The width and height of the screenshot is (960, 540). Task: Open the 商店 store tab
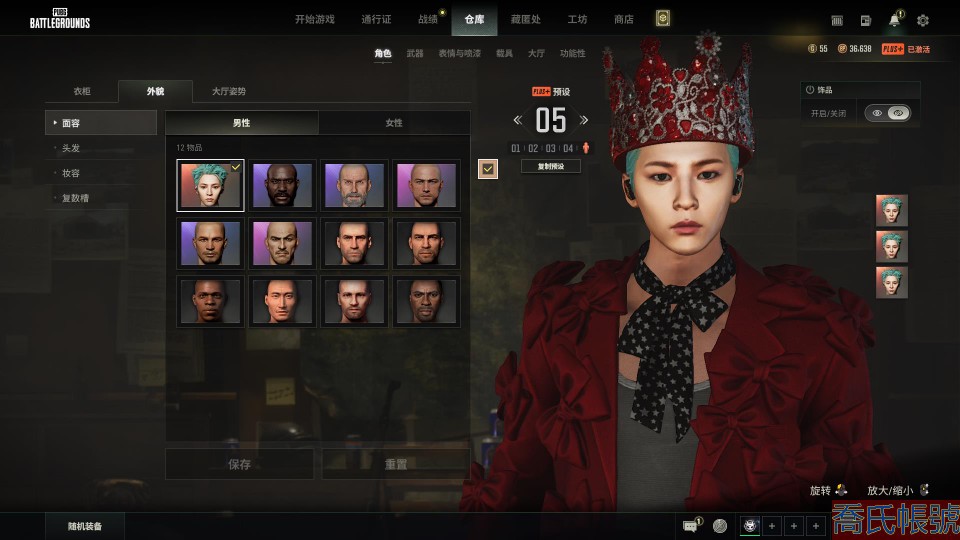coord(624,19)
